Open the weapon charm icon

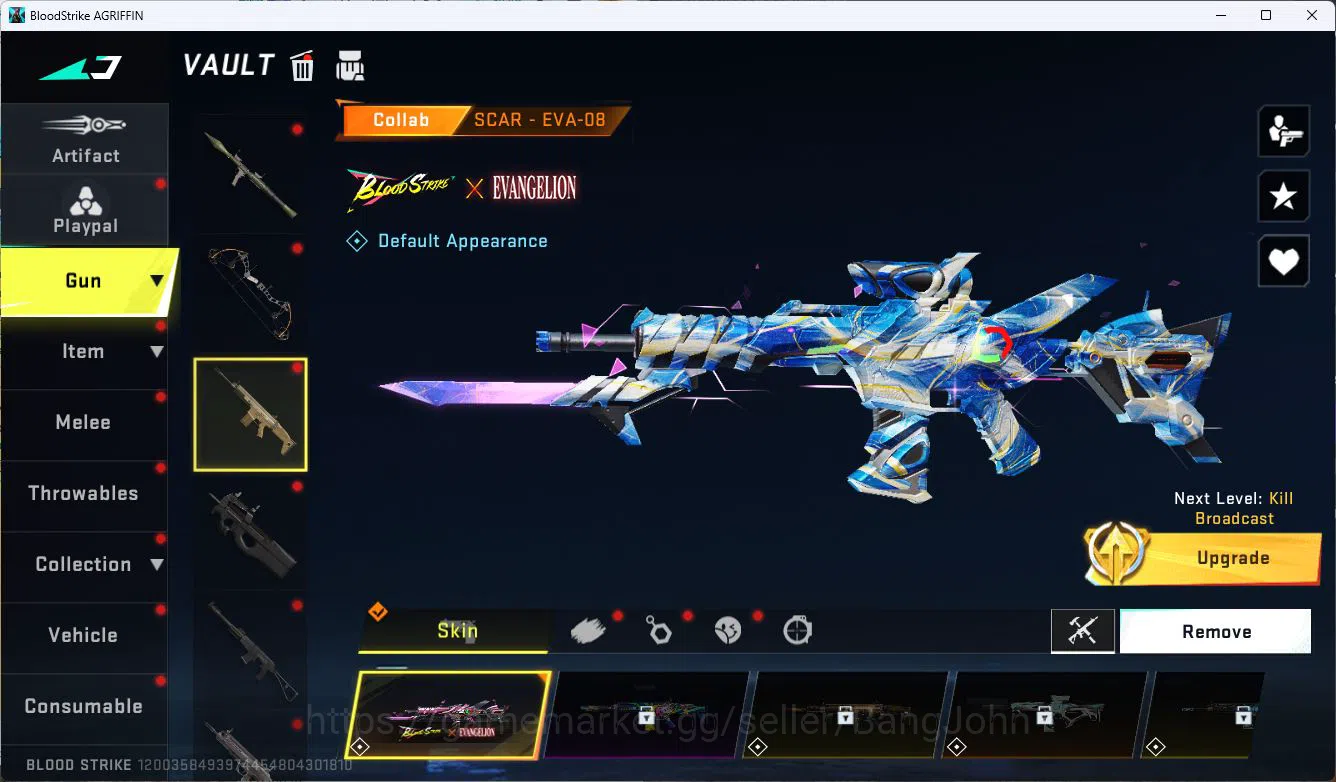[x=658, y=630]
